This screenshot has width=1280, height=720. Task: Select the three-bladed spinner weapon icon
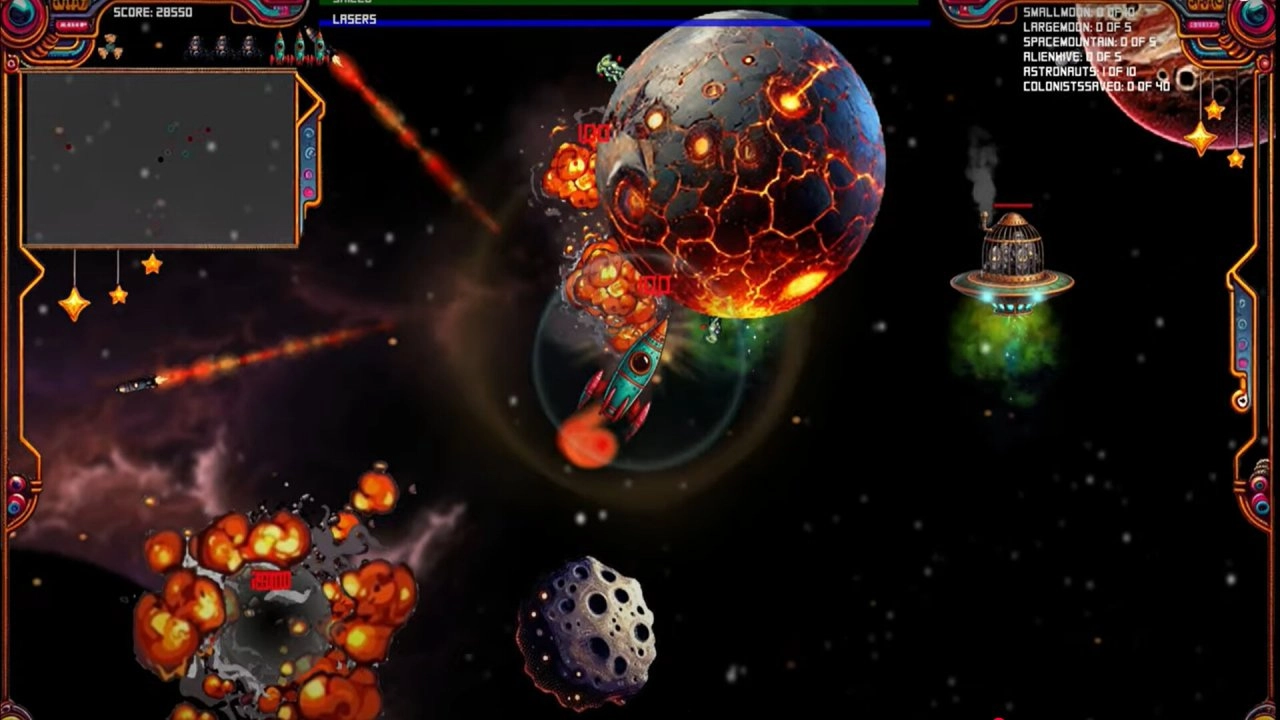point(109,46)
